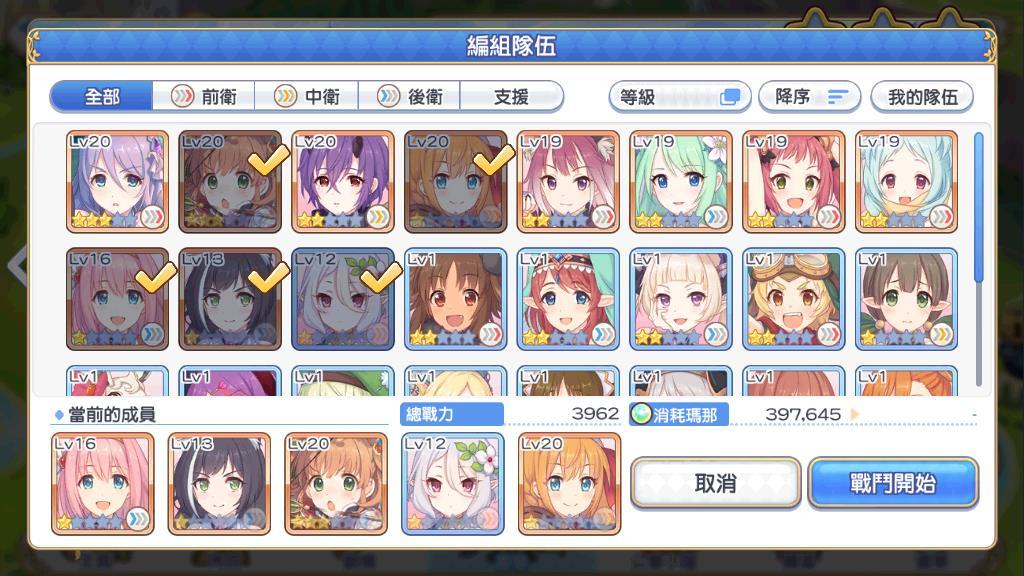1024x576 pixels.
Task: Toggle the 降序 sort order
Action: (x=810, y=97)
